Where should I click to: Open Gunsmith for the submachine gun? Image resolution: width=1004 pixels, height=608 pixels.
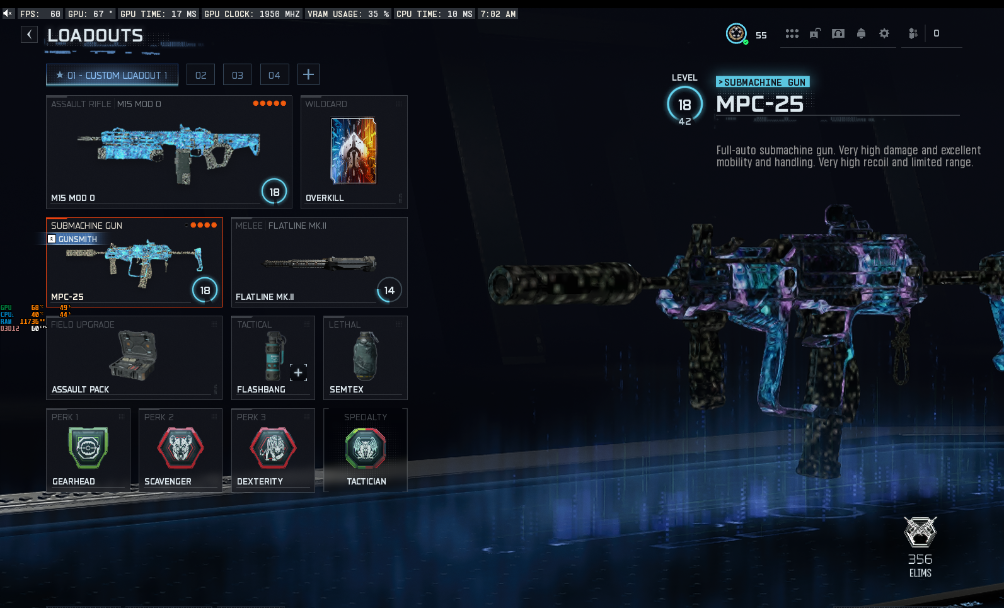tap(73, 240)
